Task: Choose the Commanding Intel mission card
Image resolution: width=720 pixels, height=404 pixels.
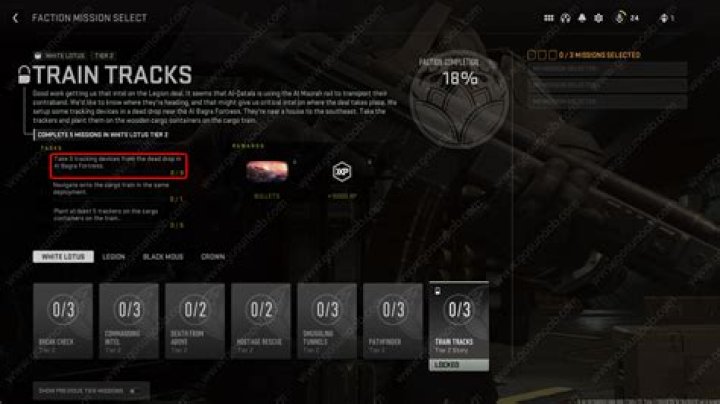Action: (129, 319)
